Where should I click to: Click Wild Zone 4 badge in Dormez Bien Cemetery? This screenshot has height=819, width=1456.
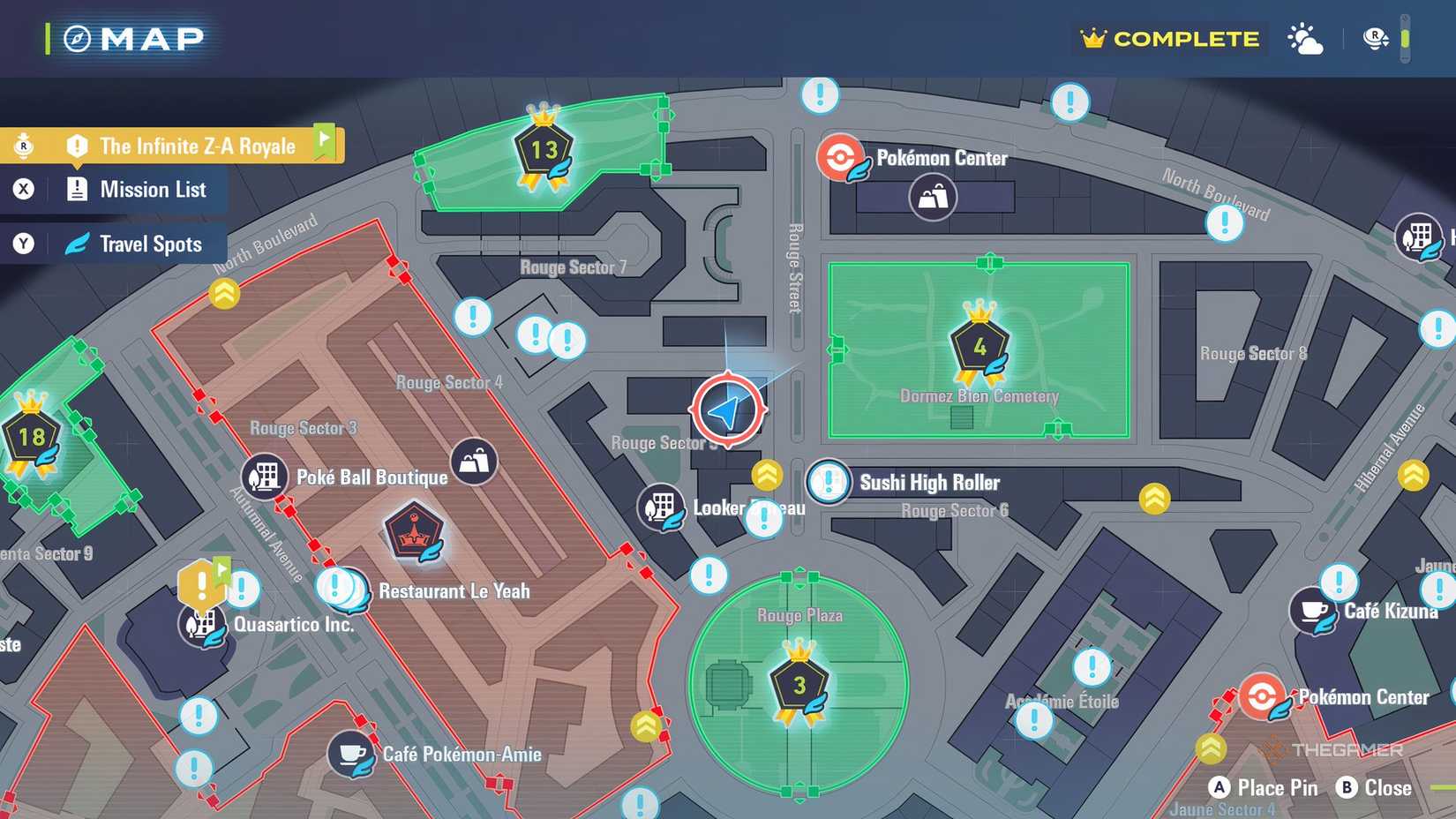pos(979,346)
